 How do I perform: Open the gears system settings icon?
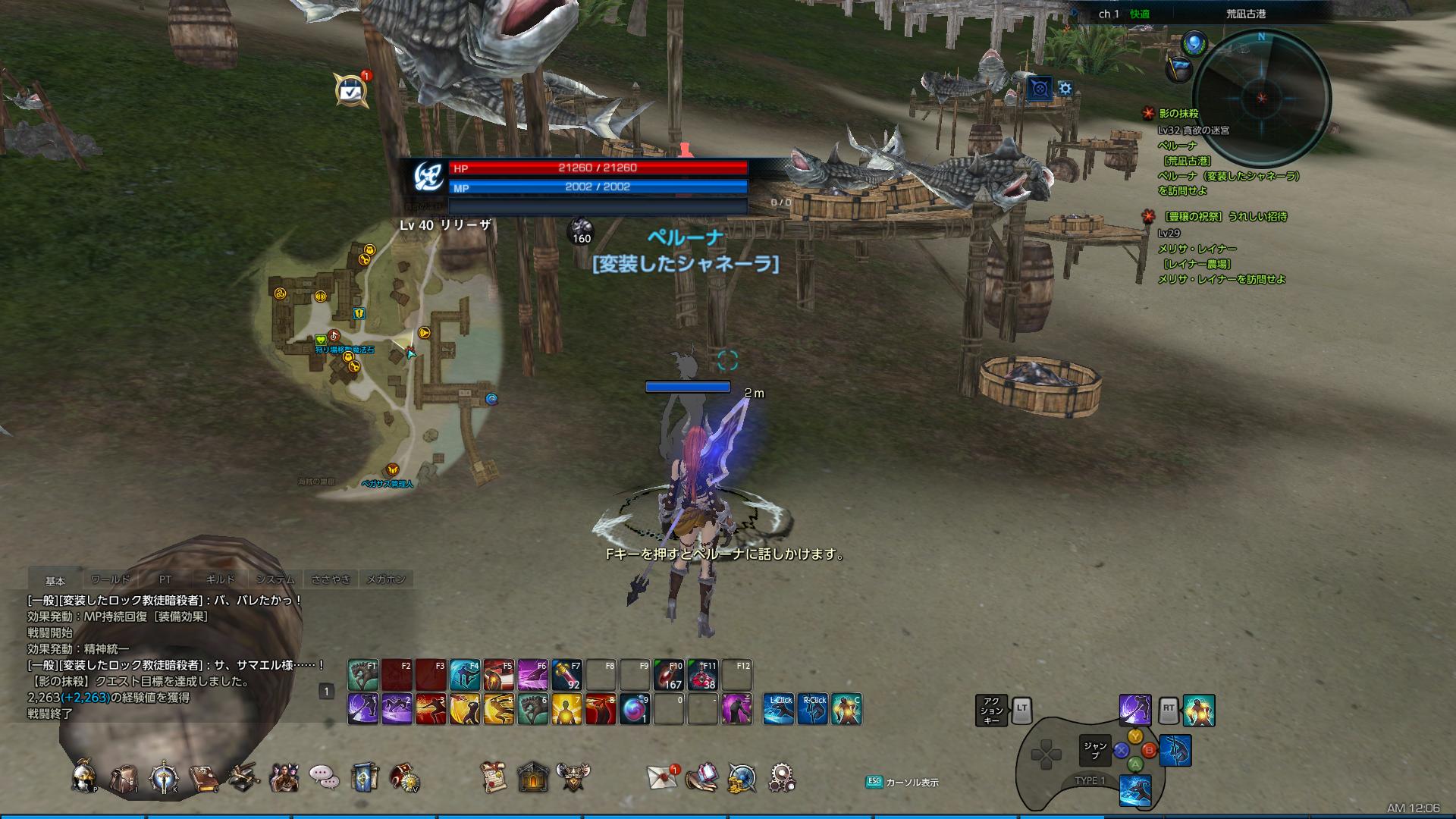tap(781, 777)
